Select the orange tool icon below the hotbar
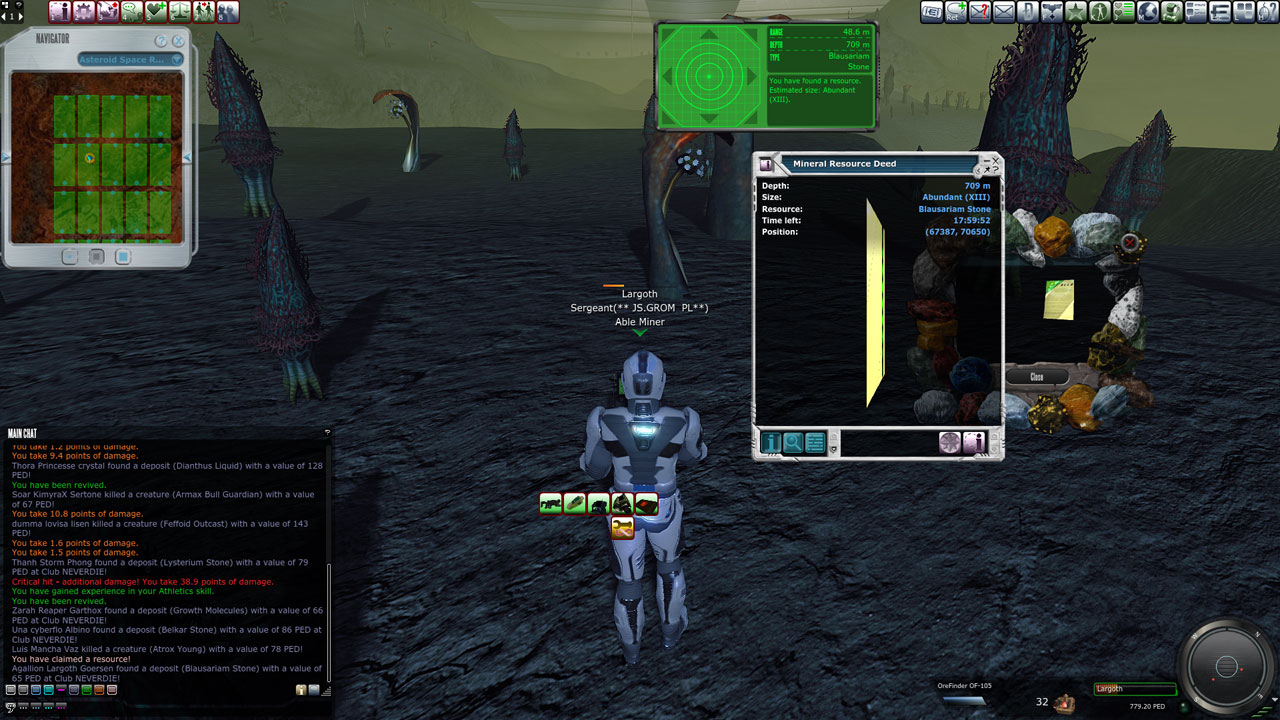 (622, 527)
